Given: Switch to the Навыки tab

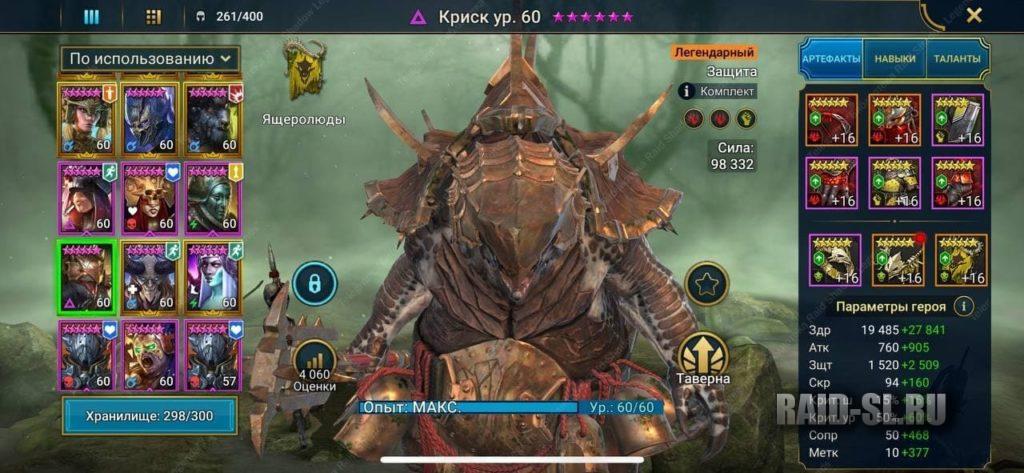Looking at the screenshot, I should coord(894,59).
